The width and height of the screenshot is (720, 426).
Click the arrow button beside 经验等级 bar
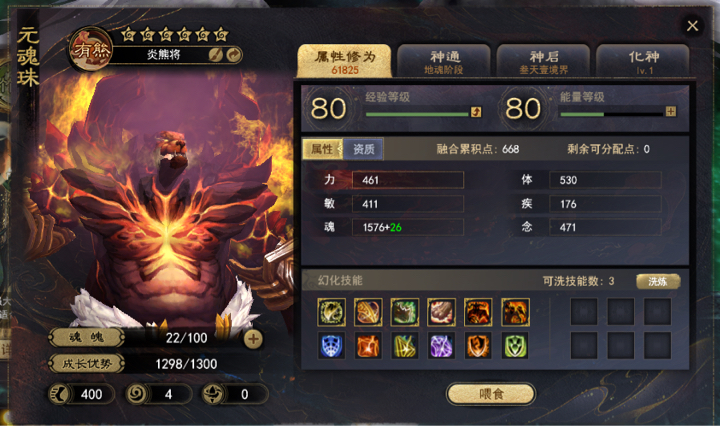476,112
